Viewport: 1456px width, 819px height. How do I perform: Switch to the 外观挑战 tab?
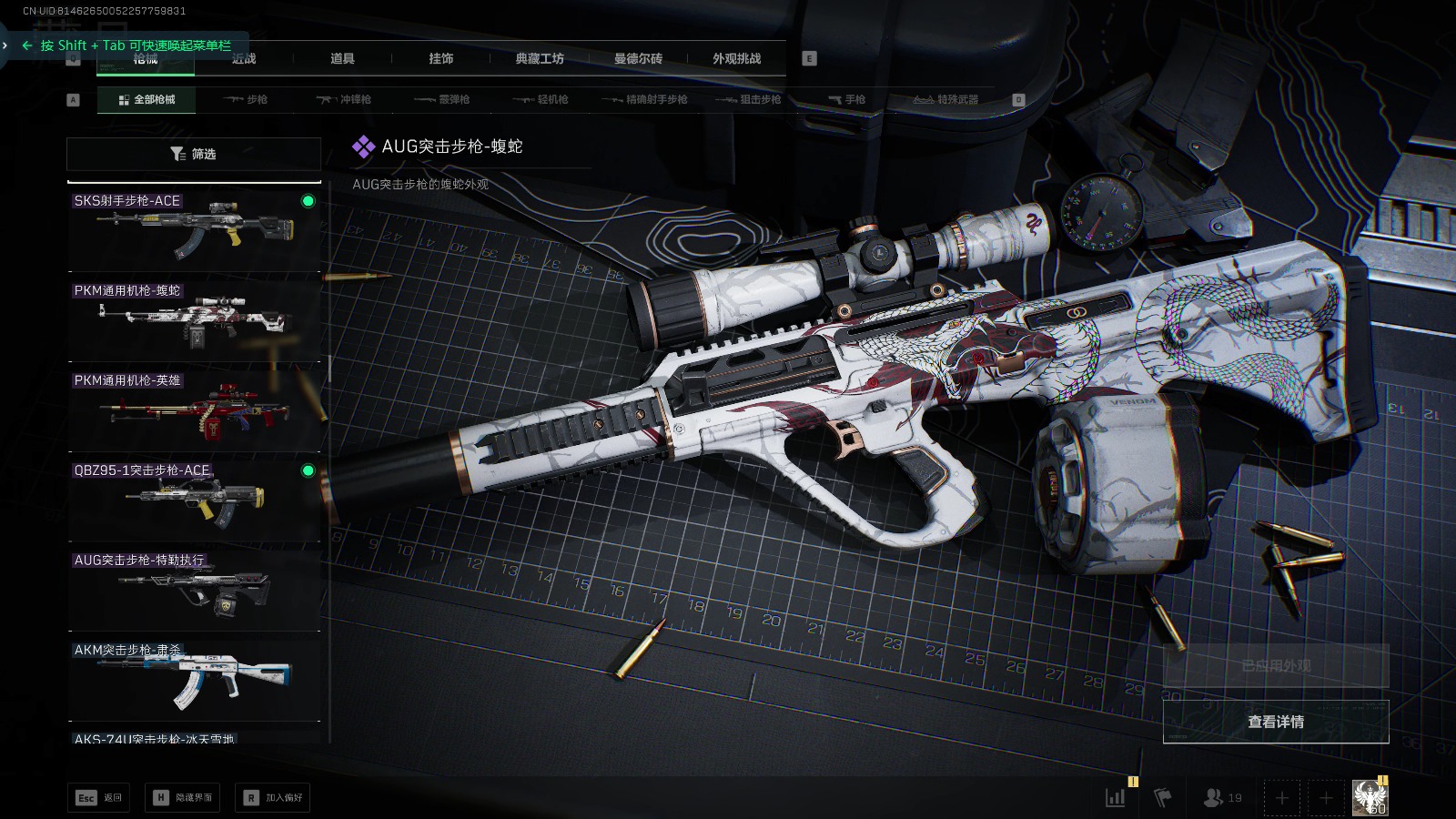(736, 58)
